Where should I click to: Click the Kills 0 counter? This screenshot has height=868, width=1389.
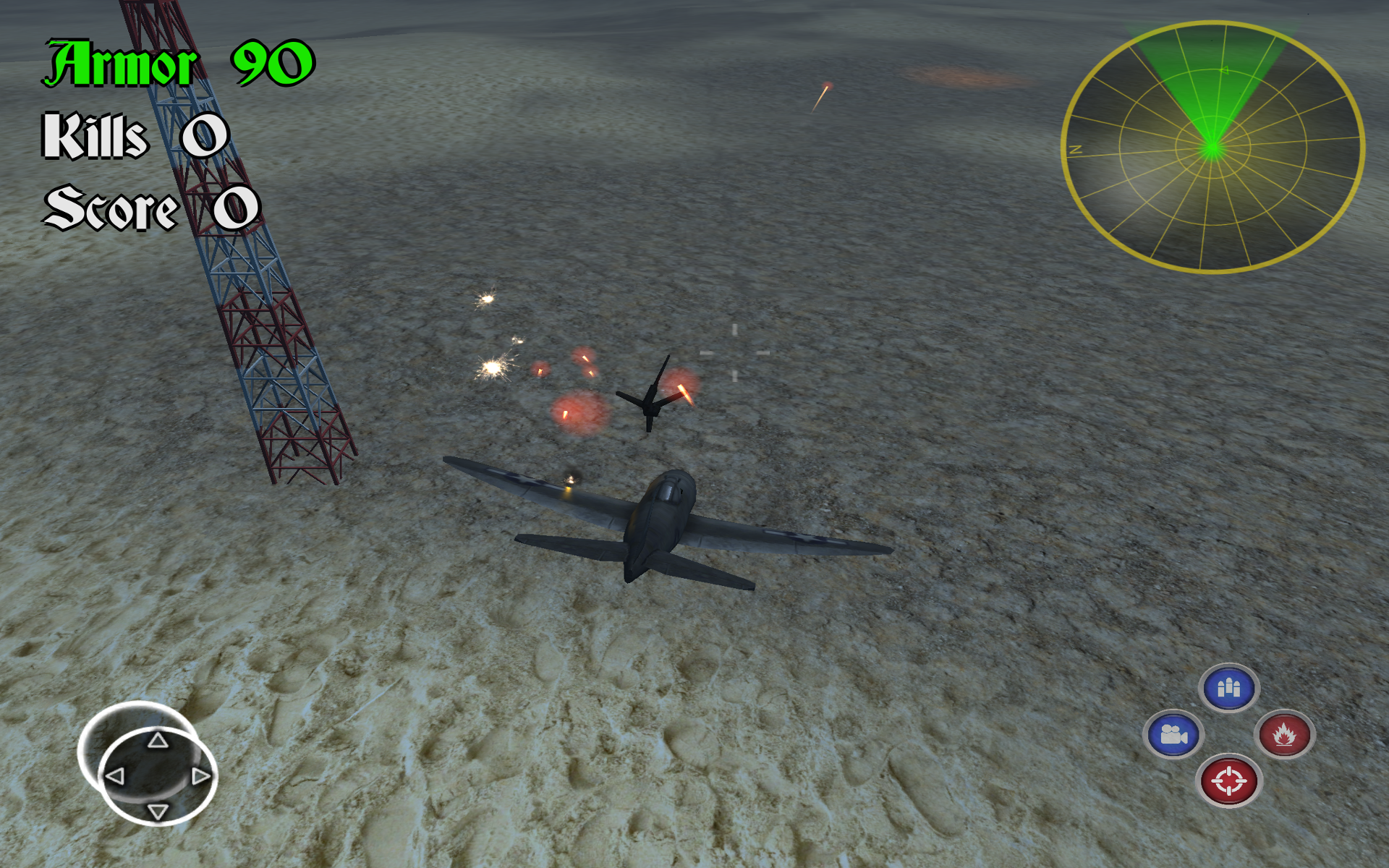pos(134,134)
